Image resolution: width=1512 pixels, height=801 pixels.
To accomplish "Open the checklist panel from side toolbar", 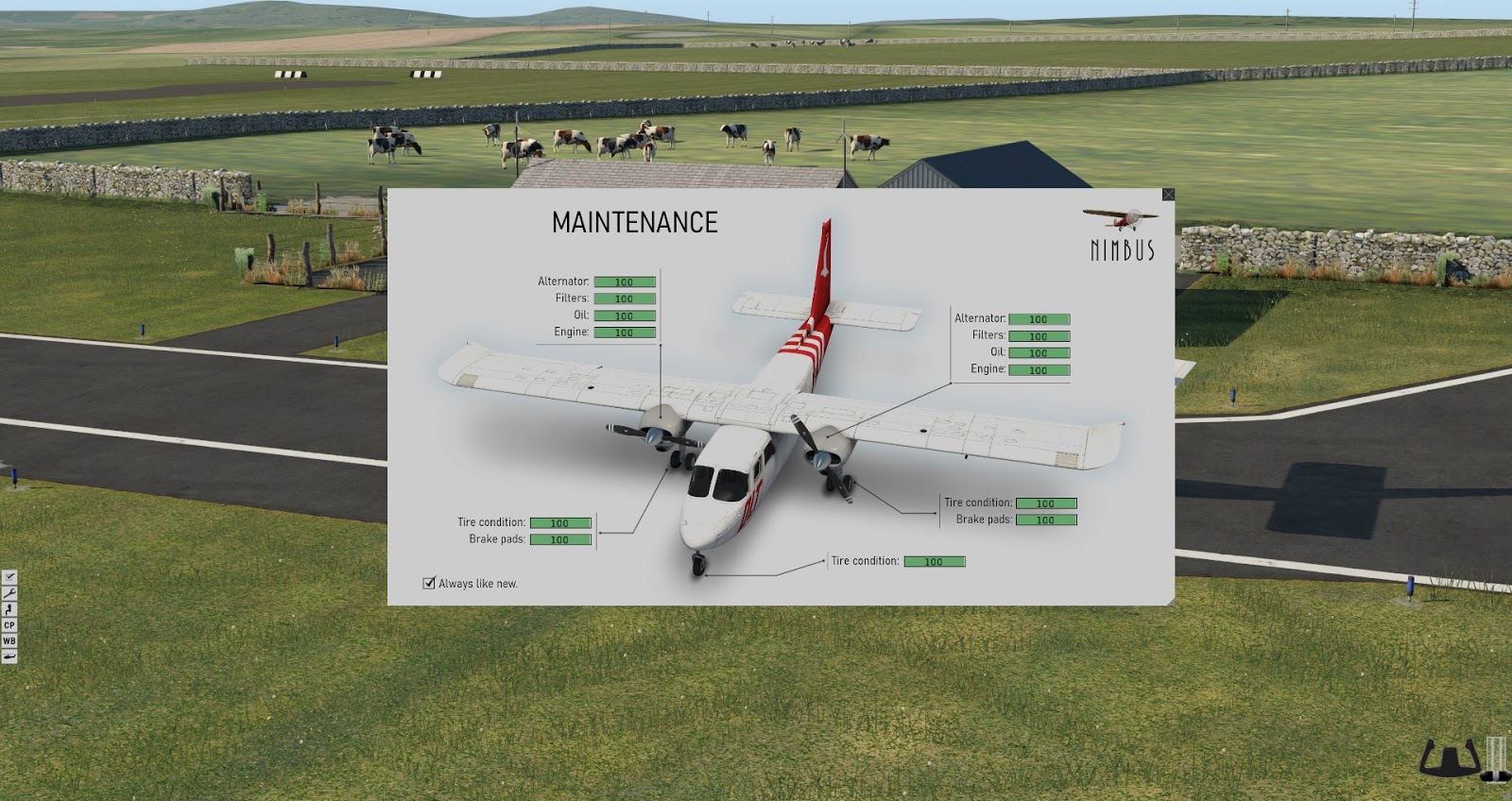I will point(9,576).
